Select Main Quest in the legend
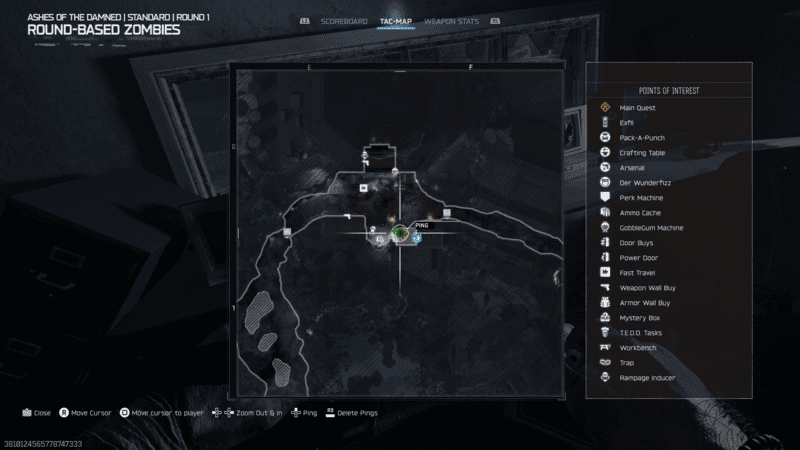This screenshot has width=800, height=450. point(637,107)
